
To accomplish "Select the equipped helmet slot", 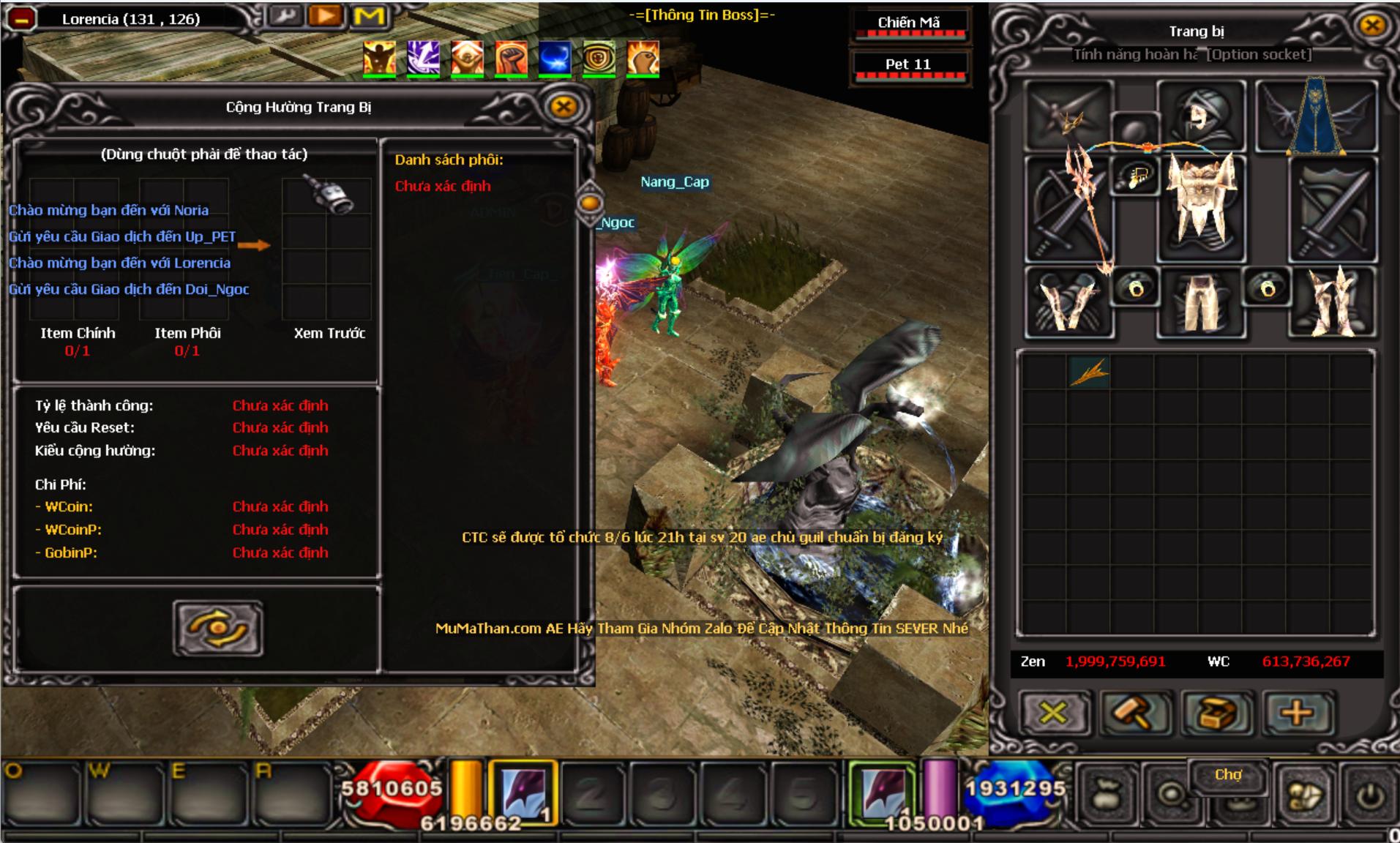I will [x=1200, y=116].
